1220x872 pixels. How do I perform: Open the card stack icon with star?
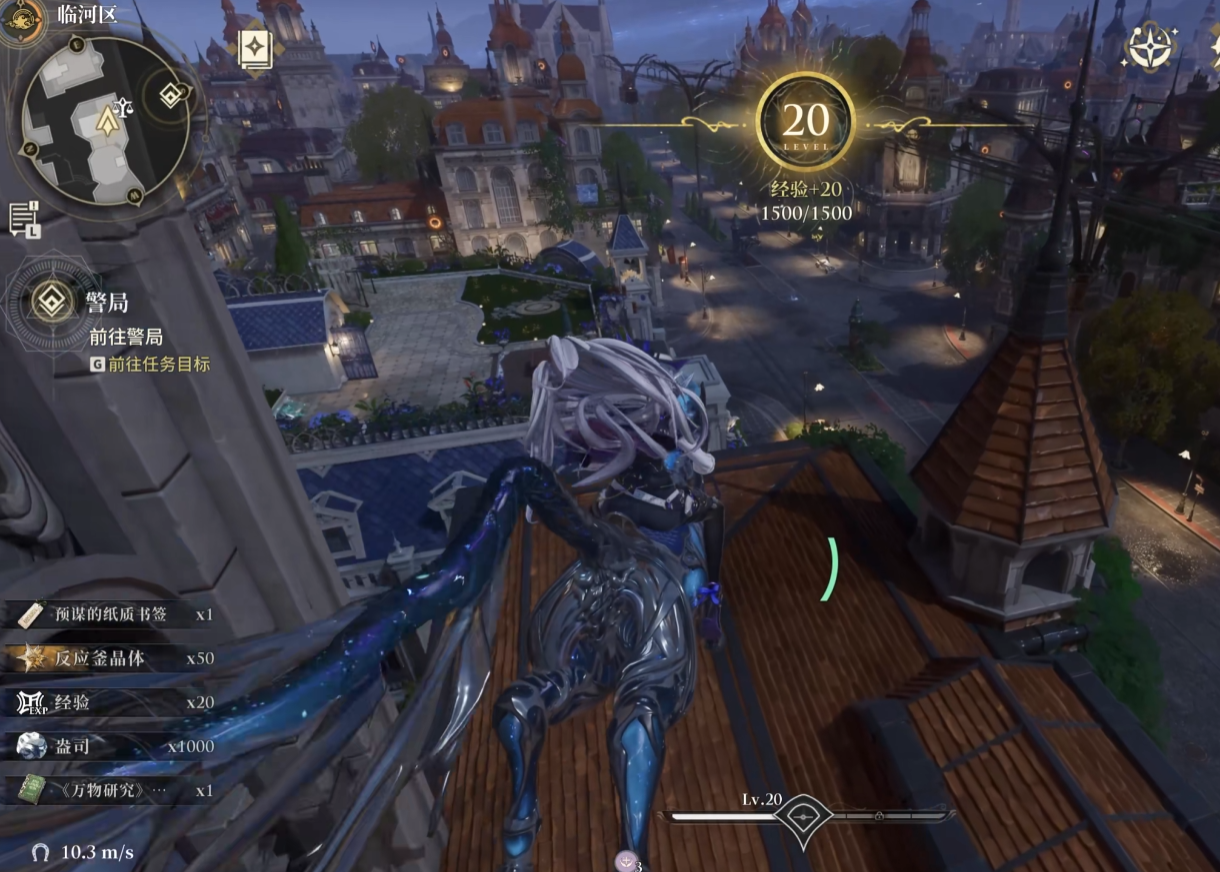[255, 50]
